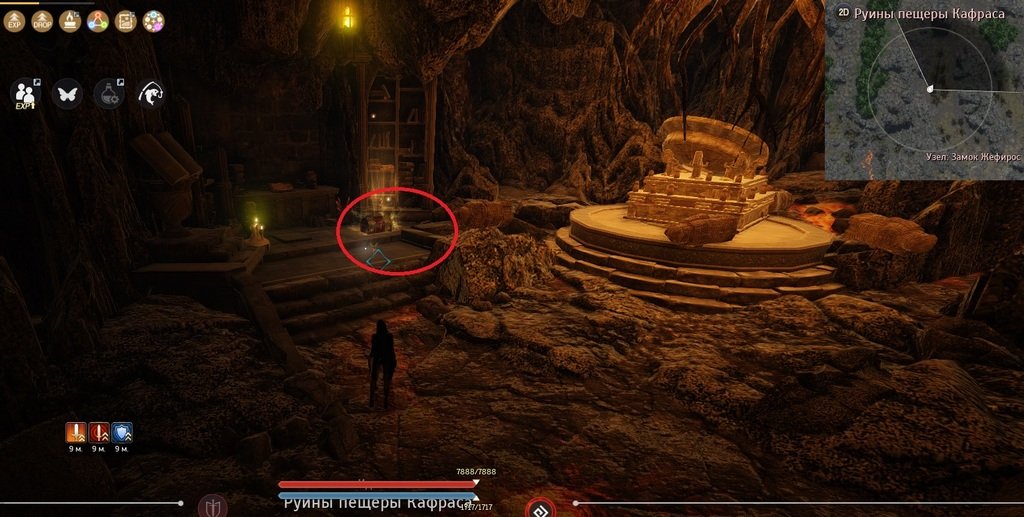Open the potion settings icon
Viewport: 1024px width, 517px height.
108,94
